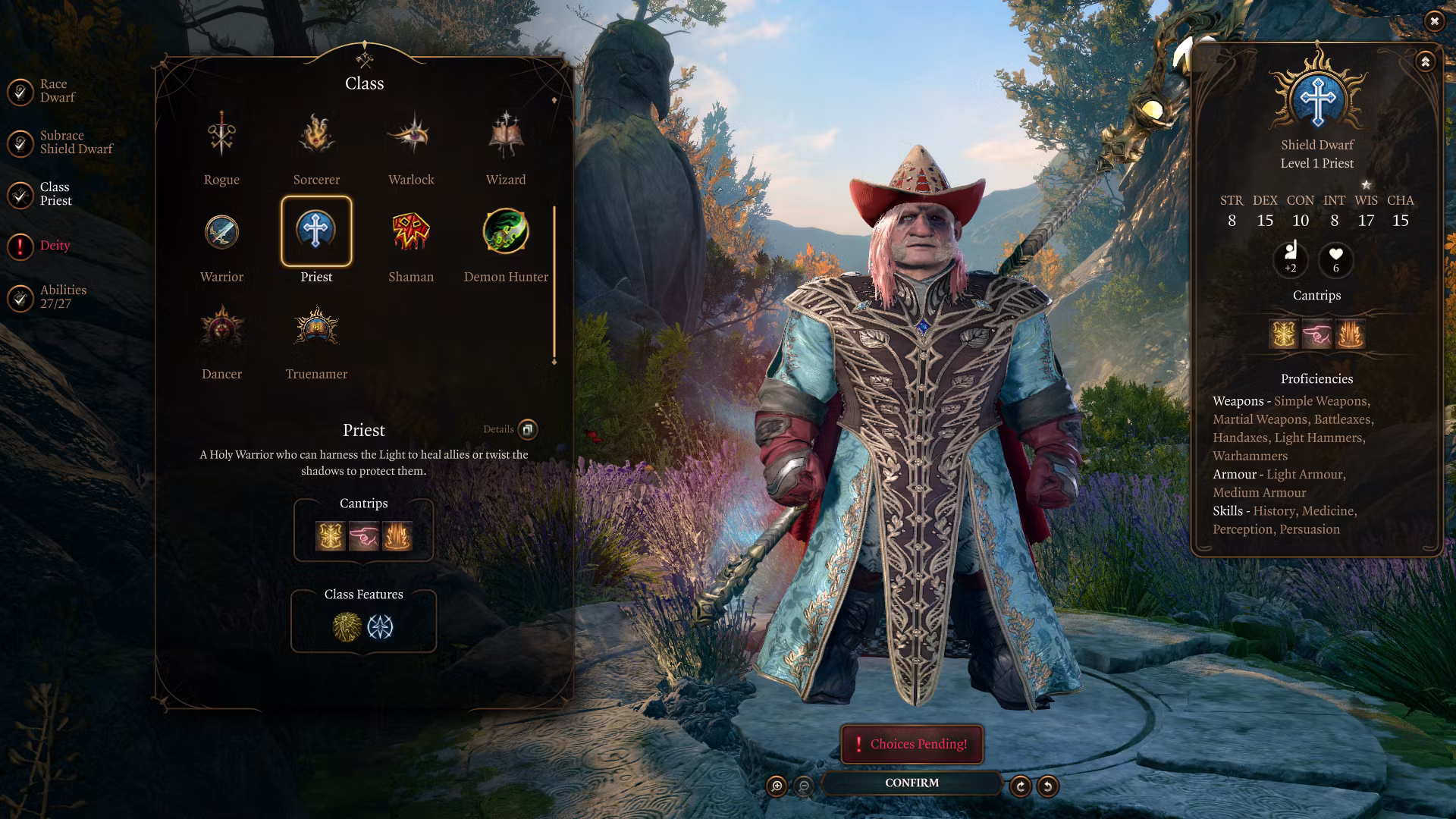Image resolution: width=1456 pixels, height=819 pixels.
Task: Close the character creation screen
Action: coord(1434,21)
